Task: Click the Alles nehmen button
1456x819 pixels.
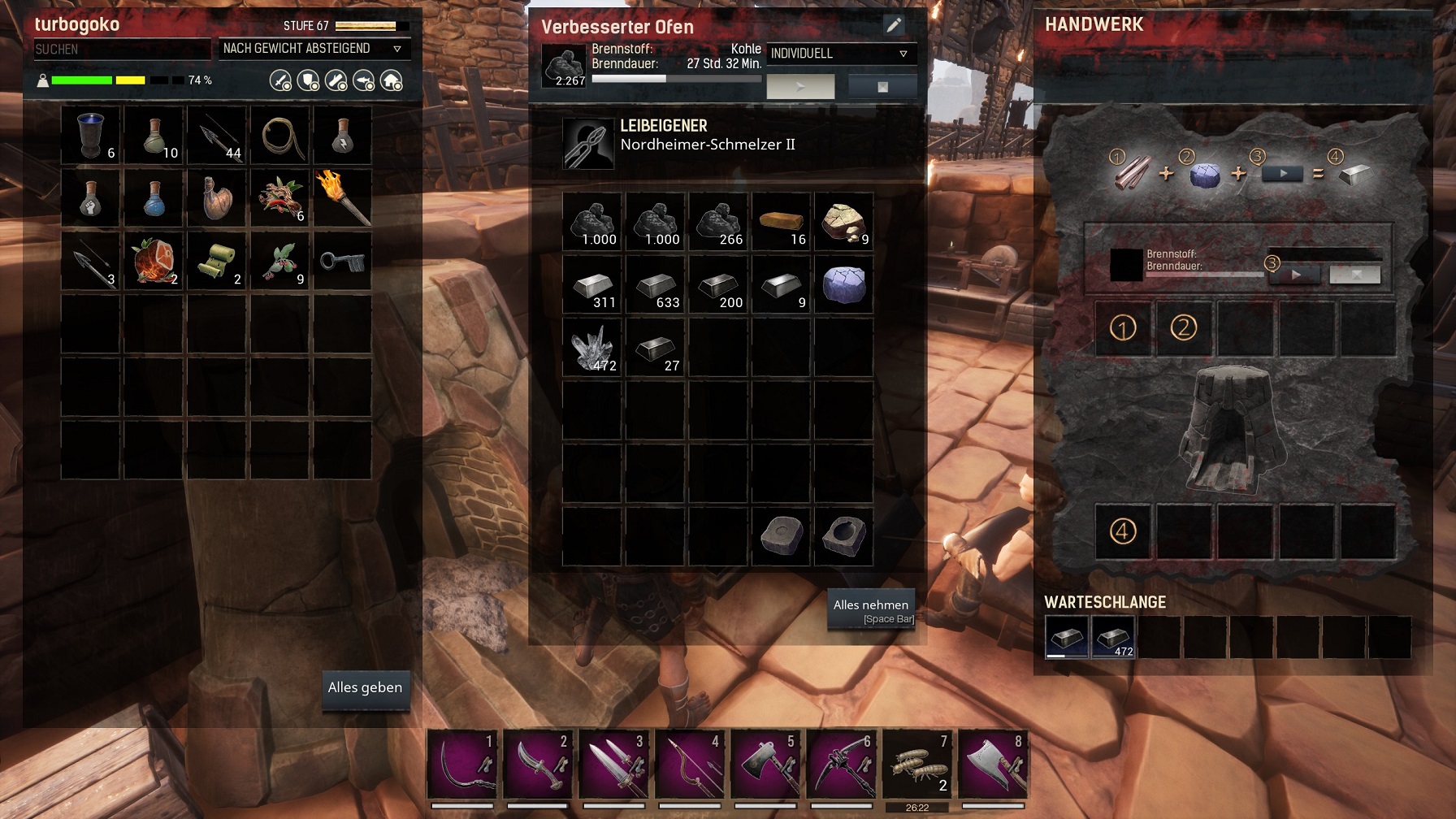Action: pos(870,609)
